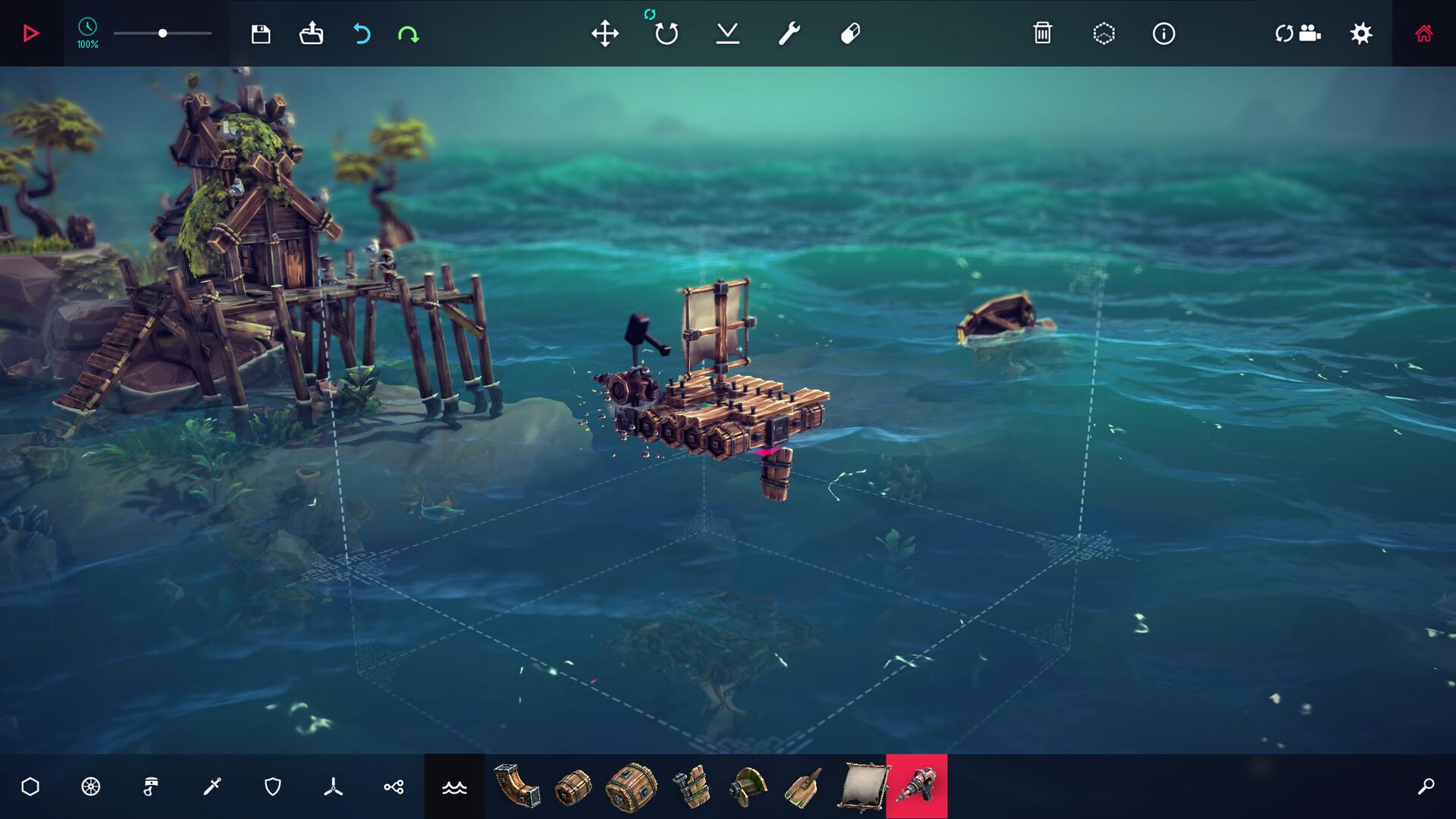Toggle the camera recording mode

click(x=1298, y=33)
